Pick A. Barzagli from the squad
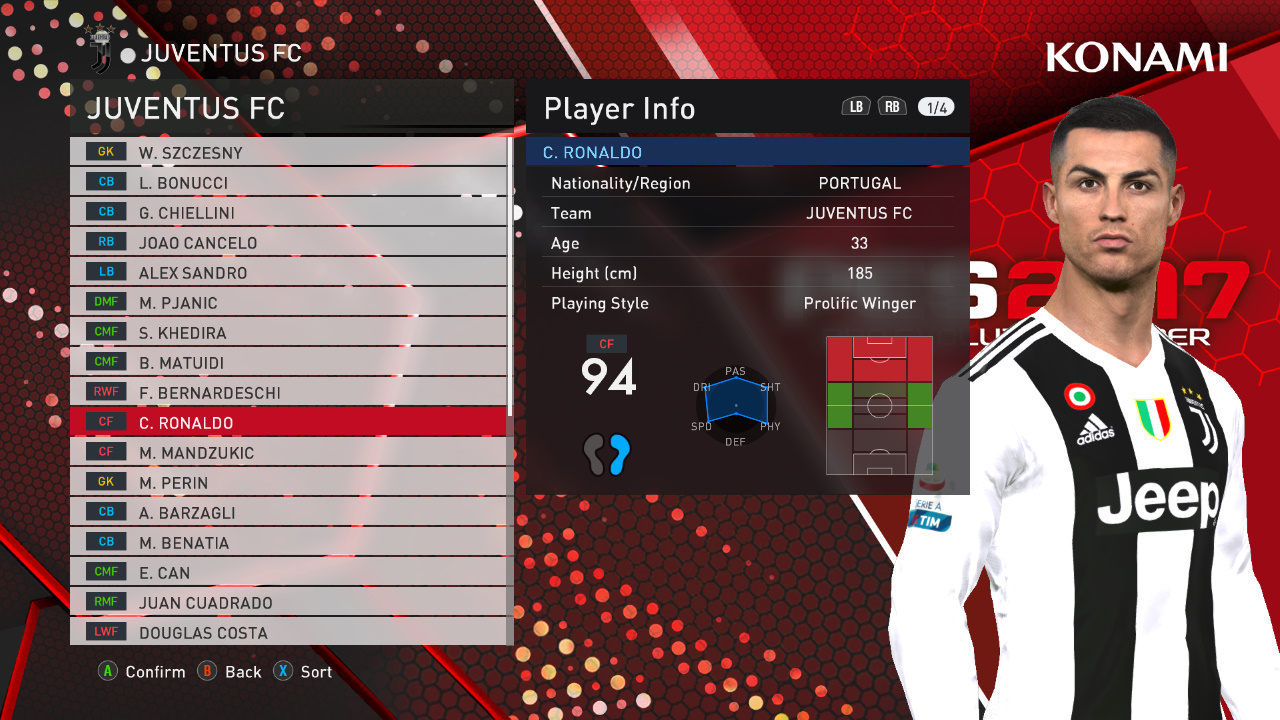Viewport: 1280px width, 720px height. (x=288, y=512)
